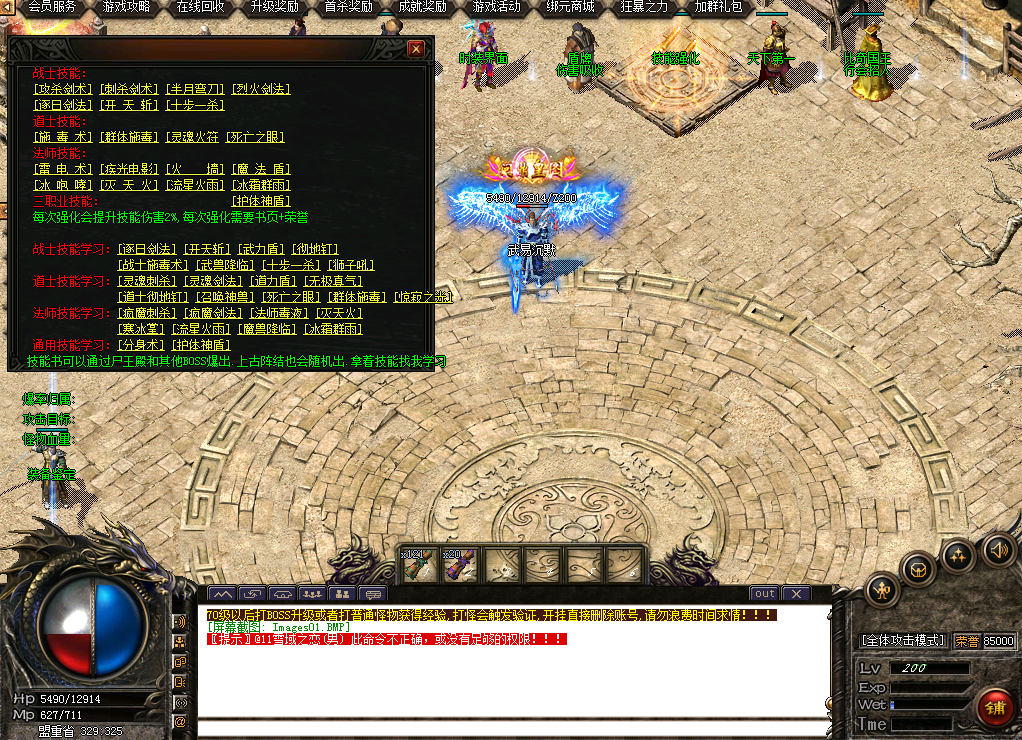Image resolution: width=1022 pixels, height=740 pixels.
Task: Close the skill enhancement dialog
Action: click(416, 48)
